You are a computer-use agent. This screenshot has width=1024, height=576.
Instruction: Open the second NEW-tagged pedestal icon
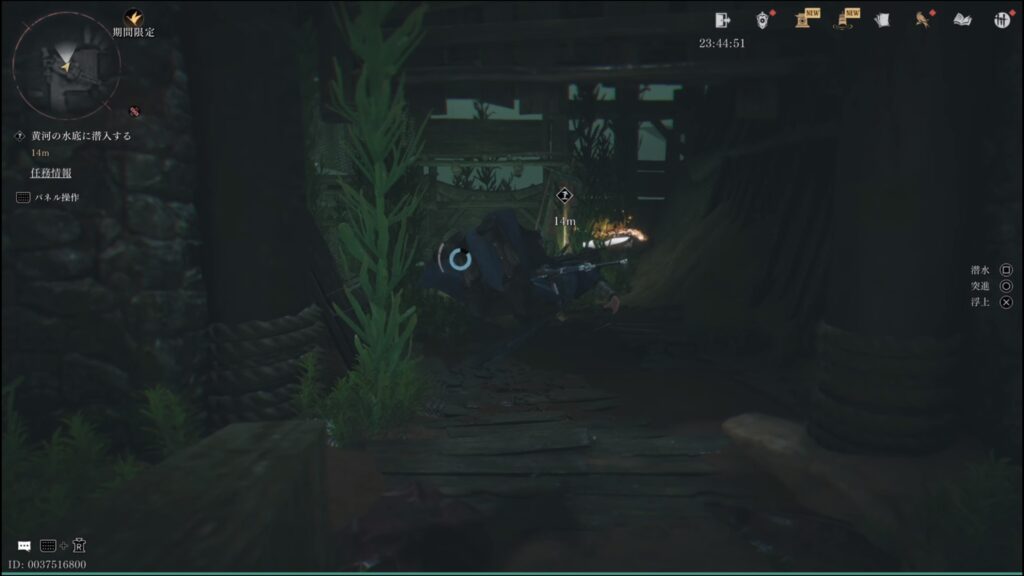point(845,19)
